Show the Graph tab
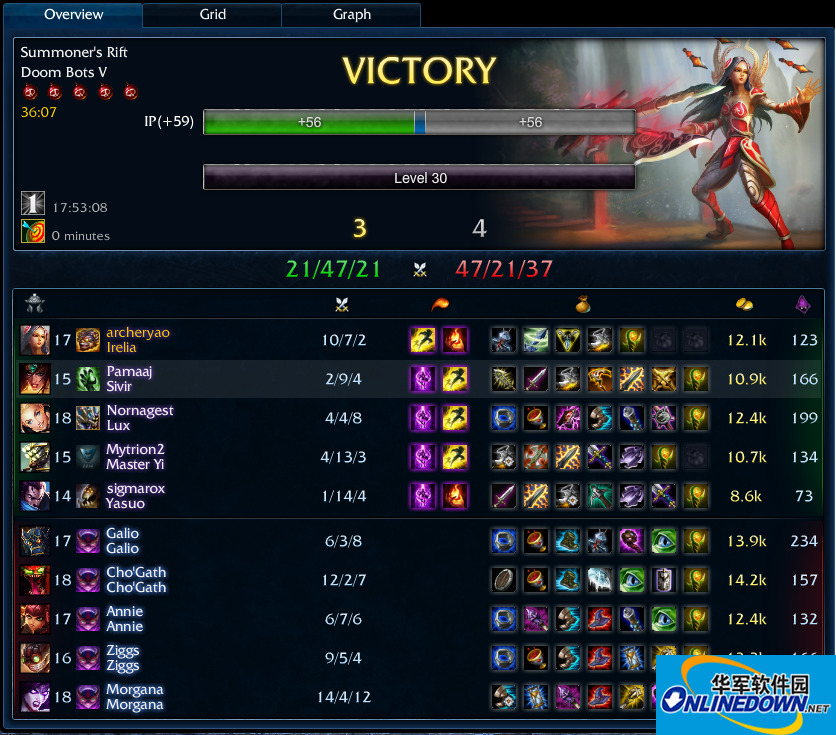 pos(351,15)
